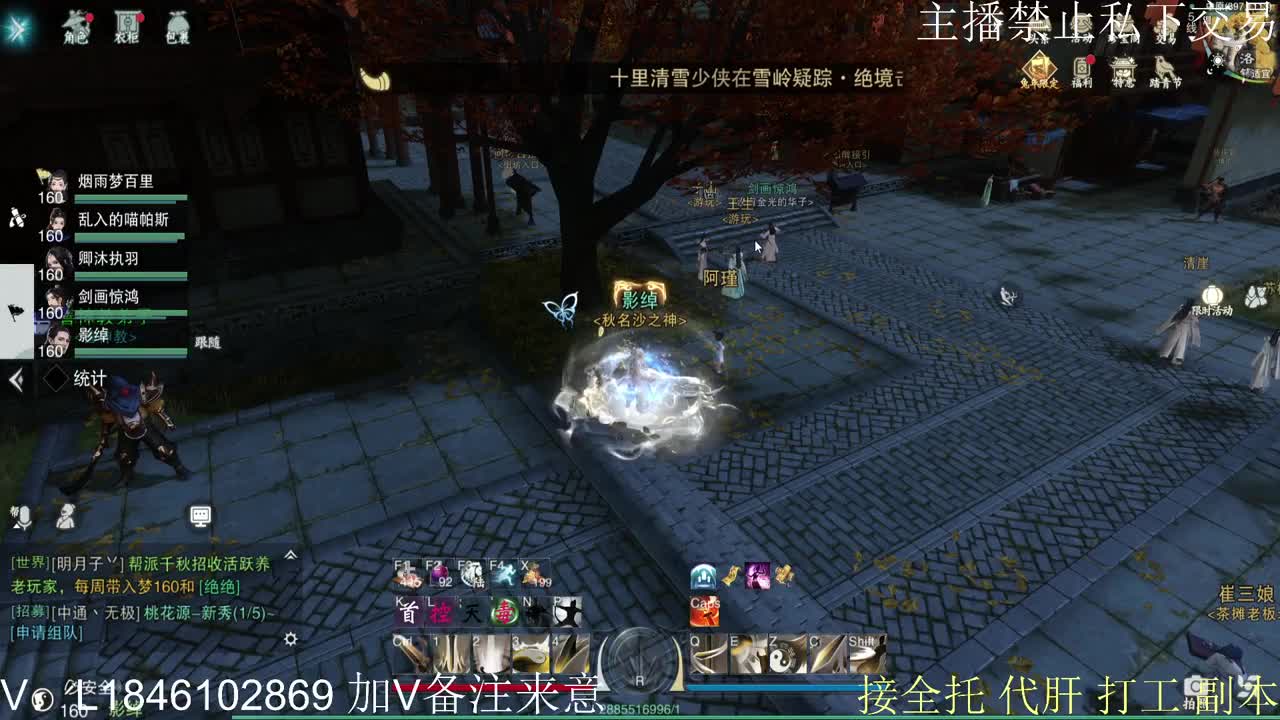Toggle the green 毒 poison buff icon

coord(504,613)
